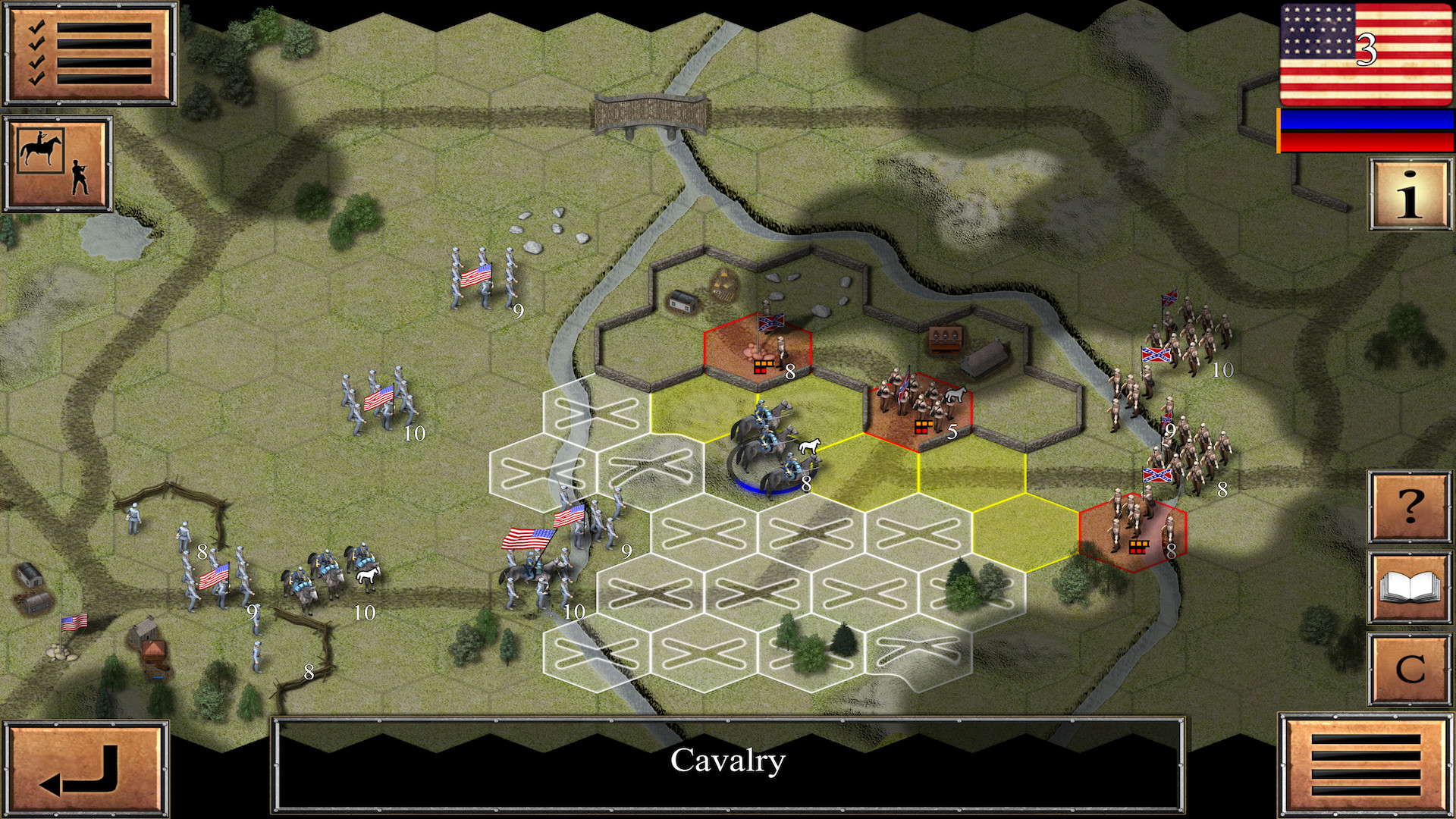
Task: Click the "C" button
Action: pos(1409,669)
